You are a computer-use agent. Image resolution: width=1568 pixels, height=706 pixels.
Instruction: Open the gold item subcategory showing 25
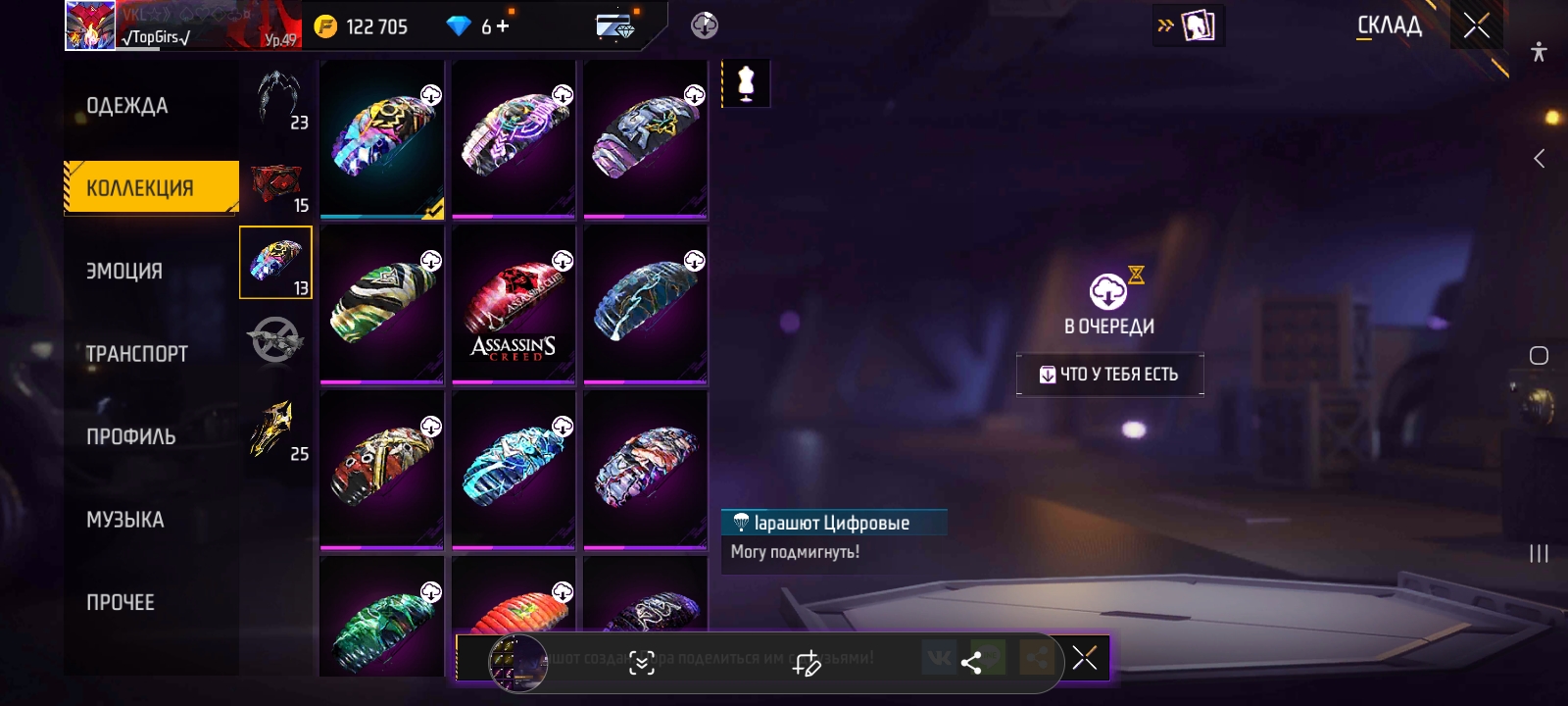[x=275, y=429]
